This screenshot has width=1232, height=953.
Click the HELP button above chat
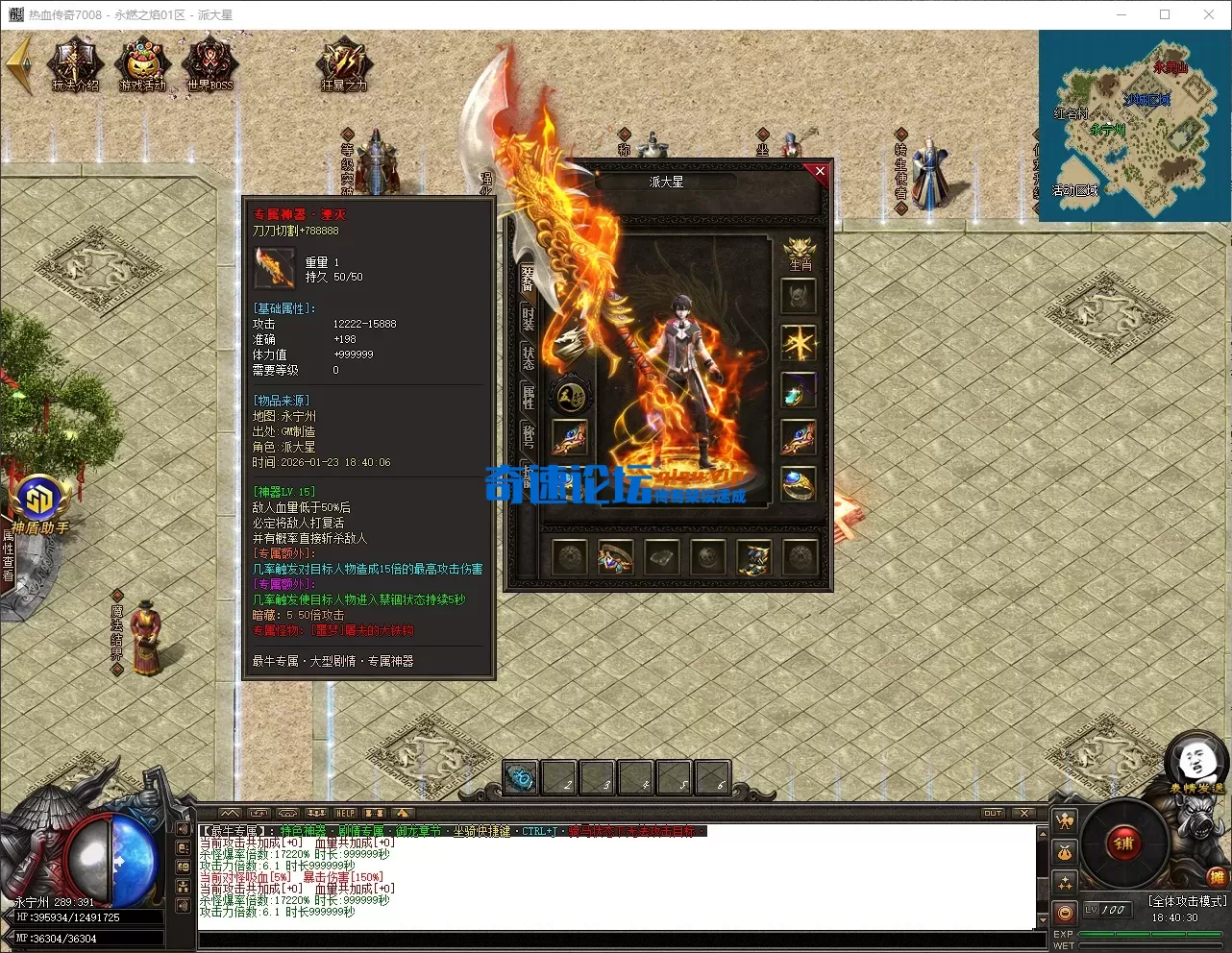(345, 814)
